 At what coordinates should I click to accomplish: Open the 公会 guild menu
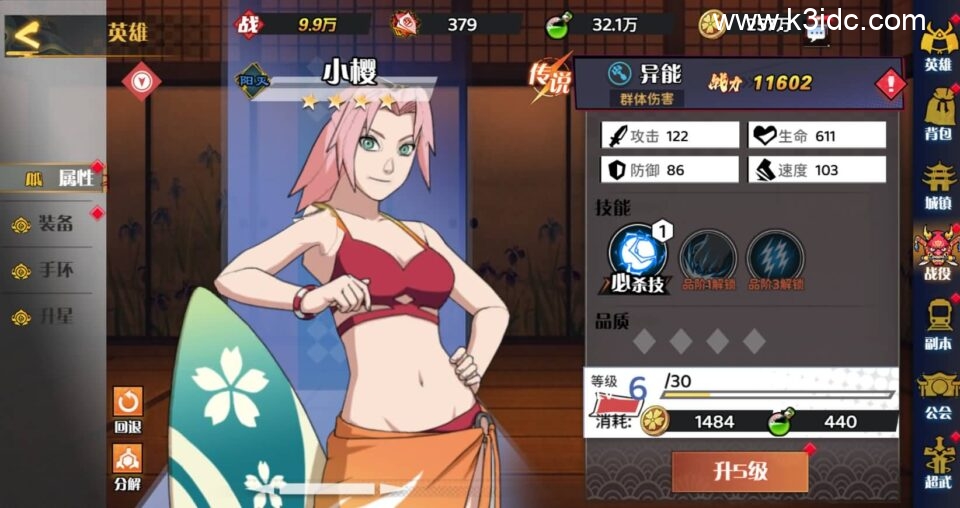[x=937, y=393]
